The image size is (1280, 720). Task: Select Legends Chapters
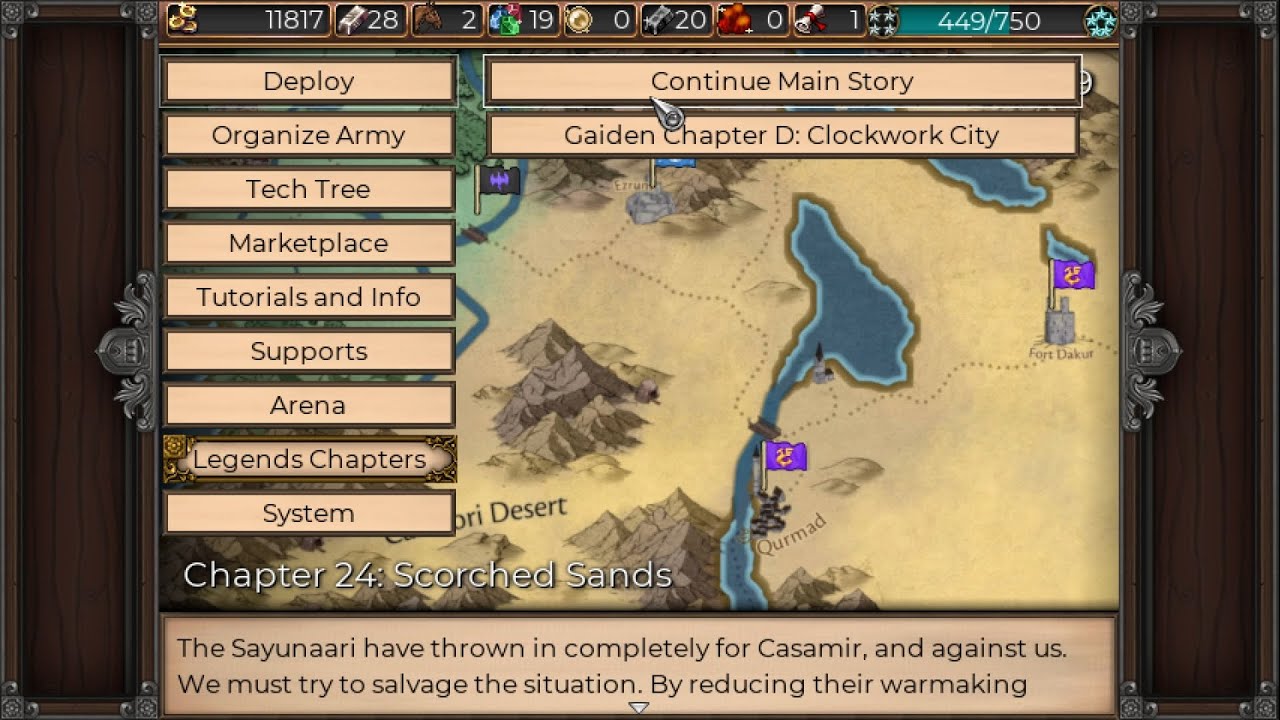tap(309, 459)
